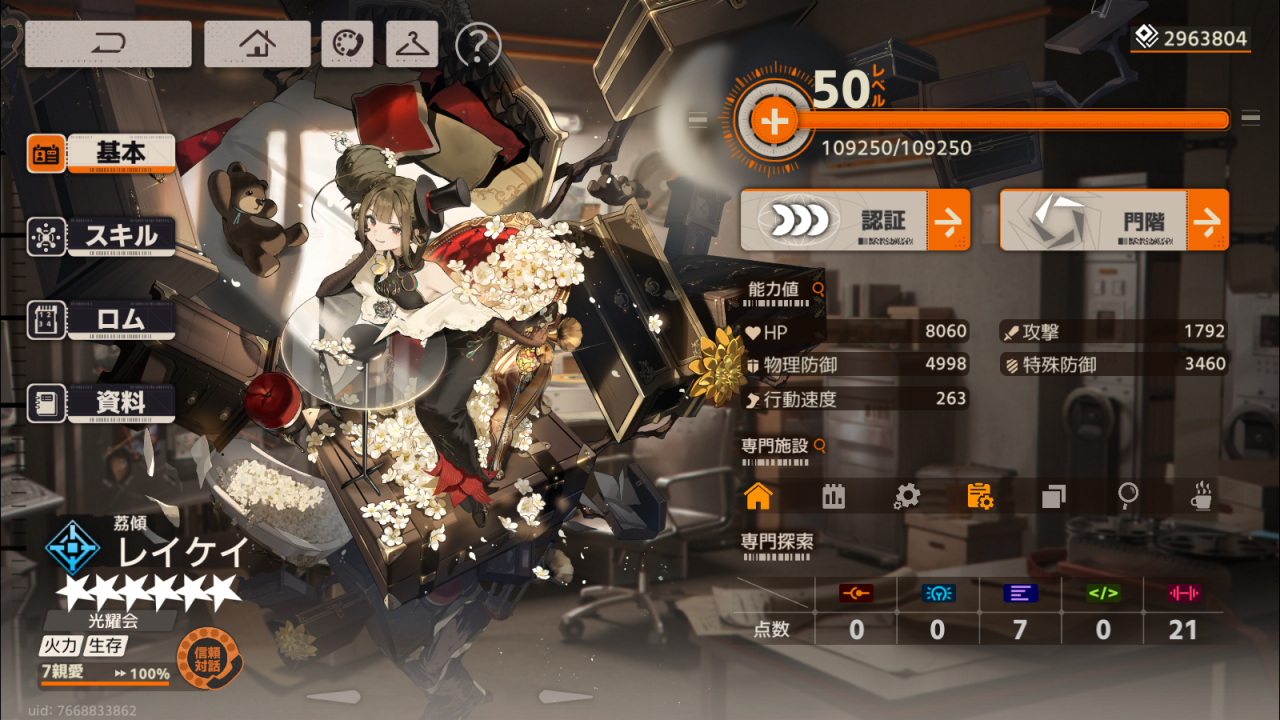Click the back arrow button
The image size is (1280, 720).
pyautogui.click(x=108, y=44)
